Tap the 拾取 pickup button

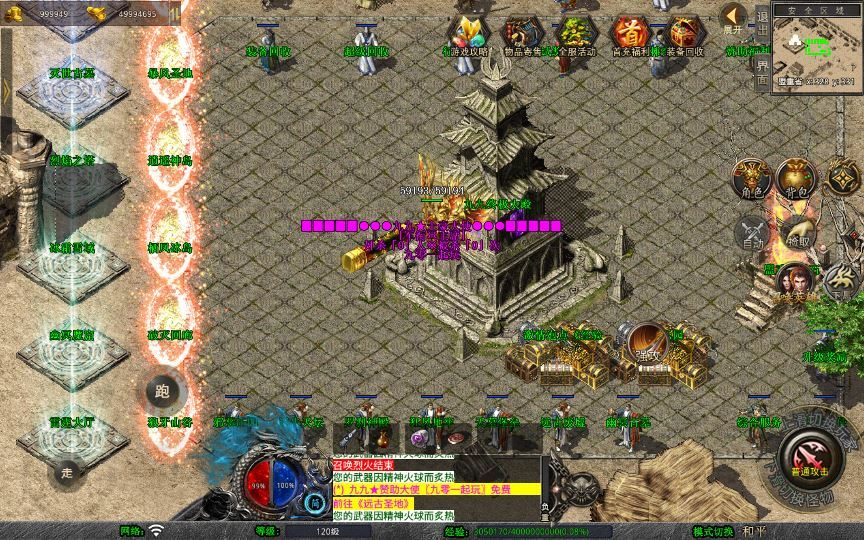(799, 231)
